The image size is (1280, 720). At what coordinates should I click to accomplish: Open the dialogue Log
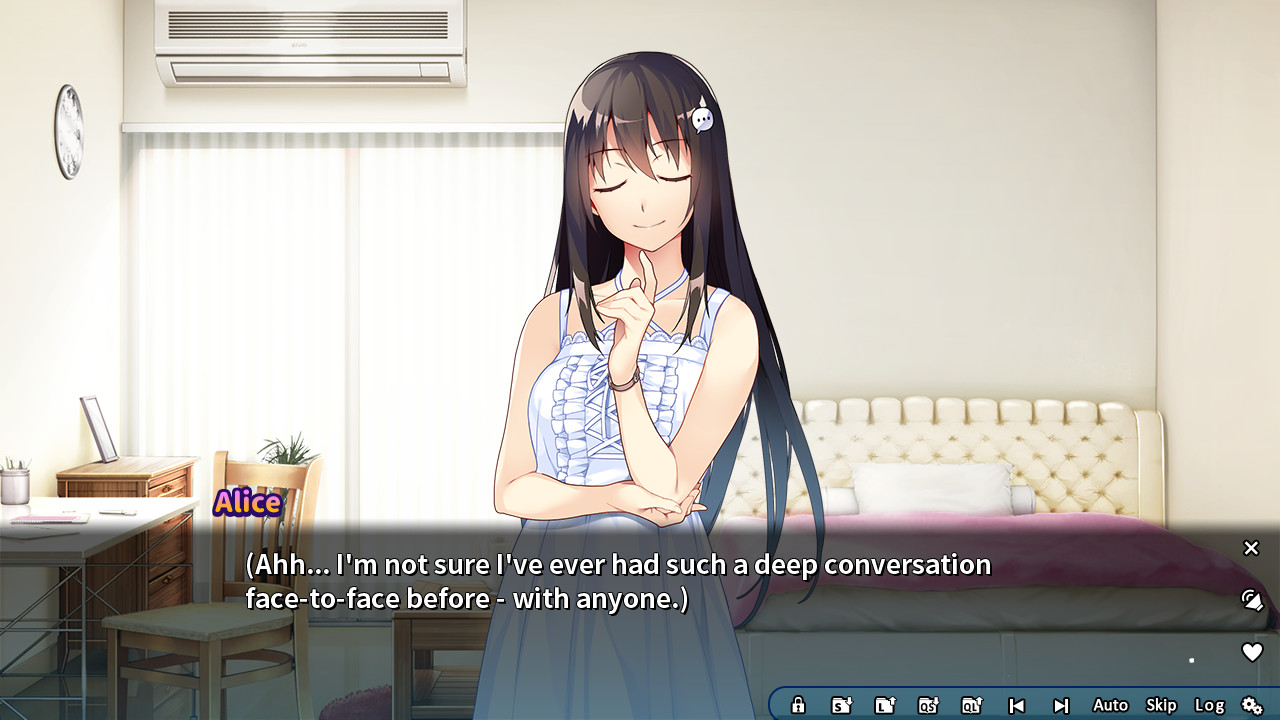1209,705
